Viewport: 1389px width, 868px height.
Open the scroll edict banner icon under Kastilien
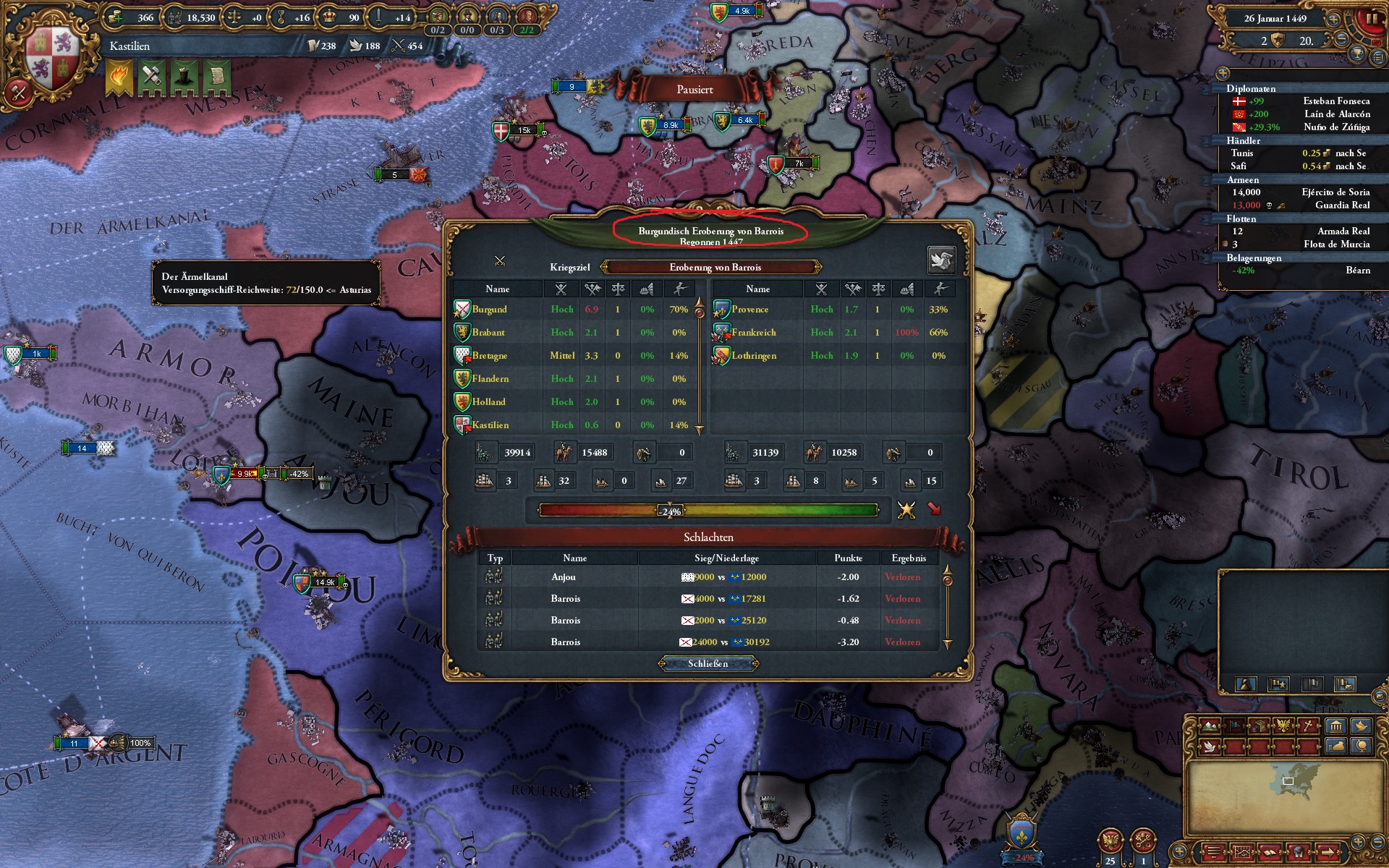tap(218, 76)
